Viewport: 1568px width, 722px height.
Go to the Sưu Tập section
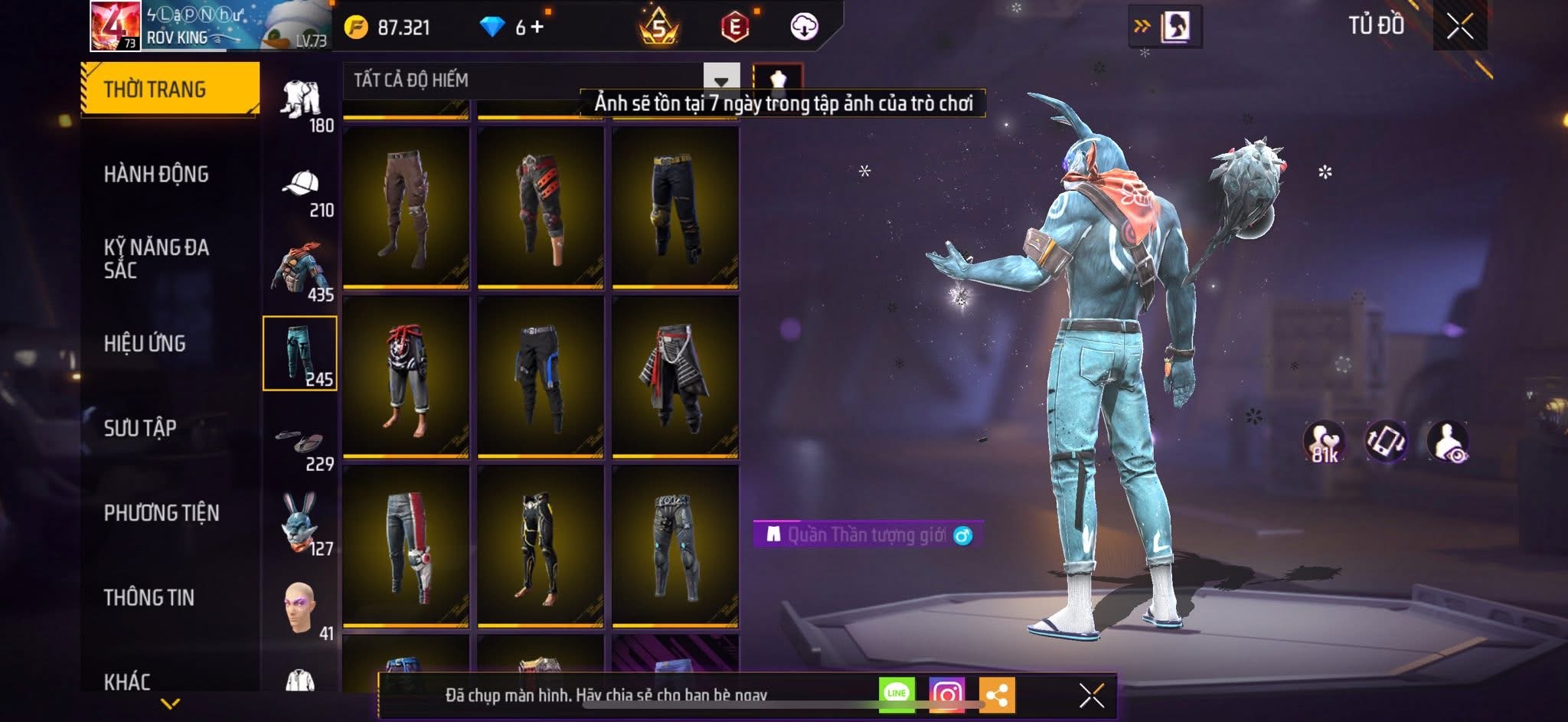point(140,428)
